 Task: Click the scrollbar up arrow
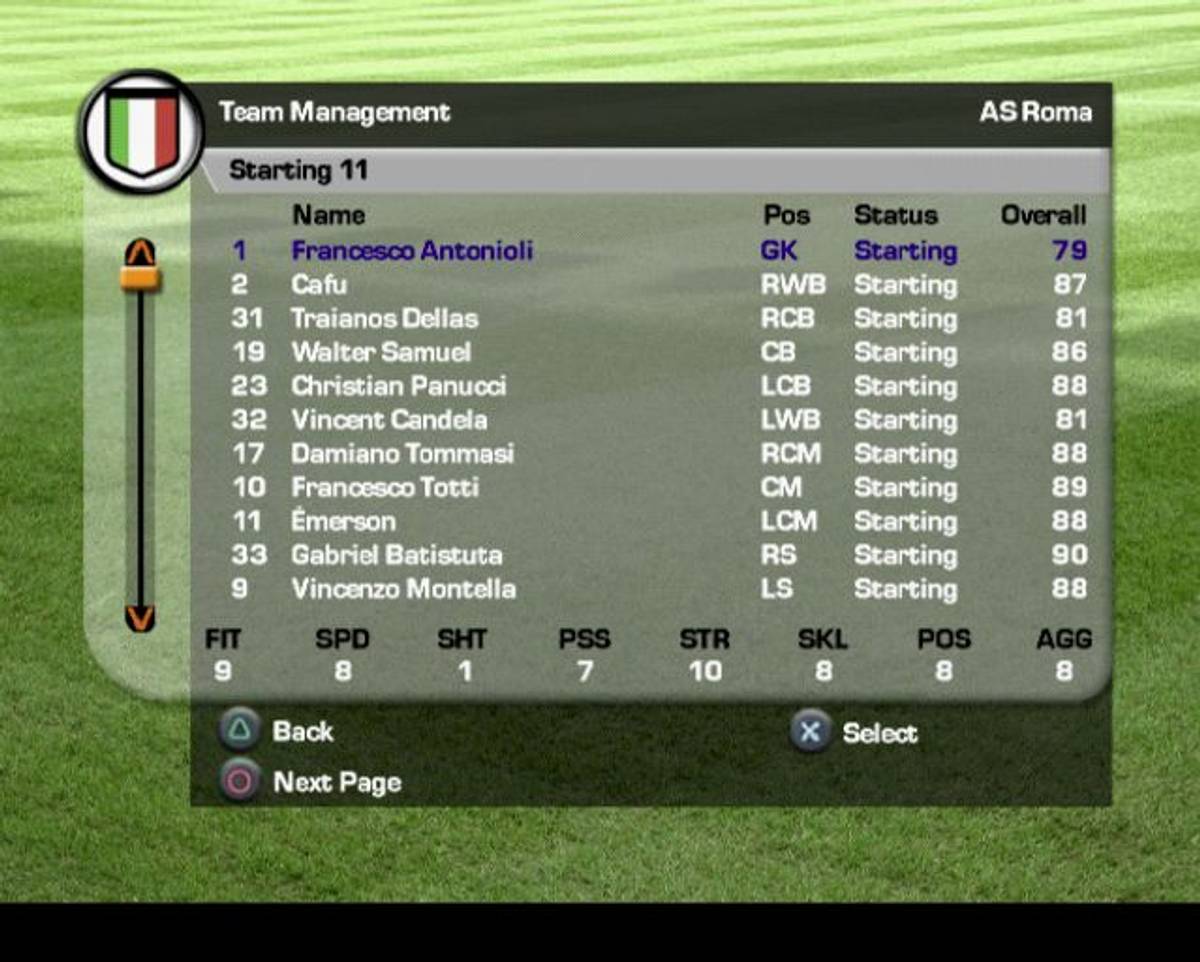pos(140,250)
